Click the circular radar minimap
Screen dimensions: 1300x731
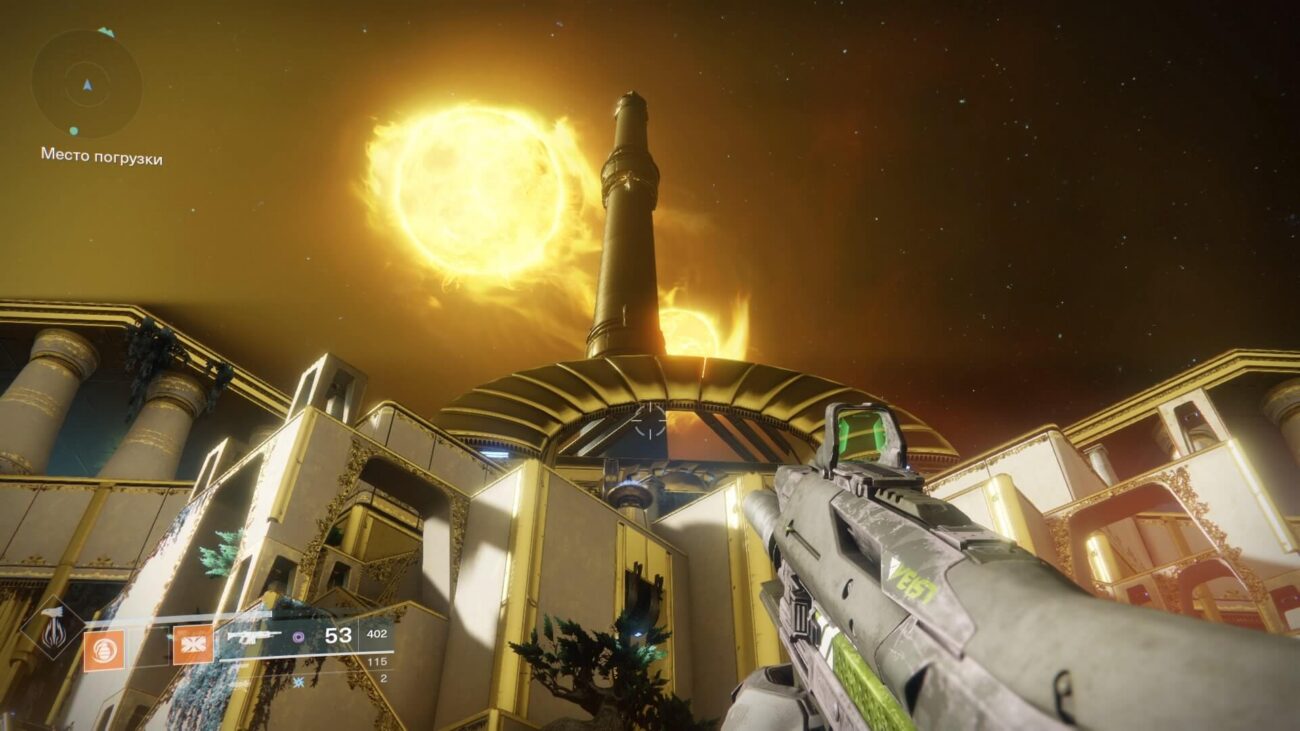pyautogui.click(x=86, y=84)
